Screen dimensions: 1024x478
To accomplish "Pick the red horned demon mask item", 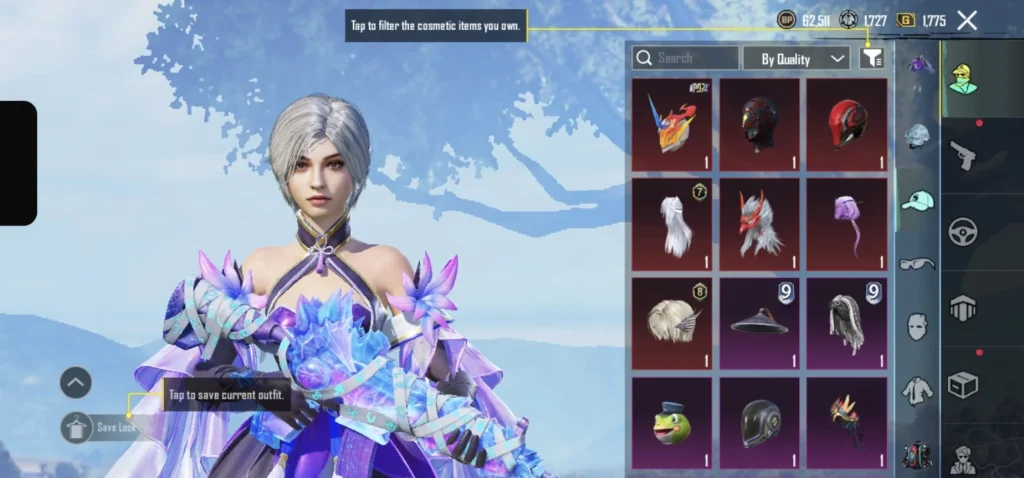I will pos(759,224).
